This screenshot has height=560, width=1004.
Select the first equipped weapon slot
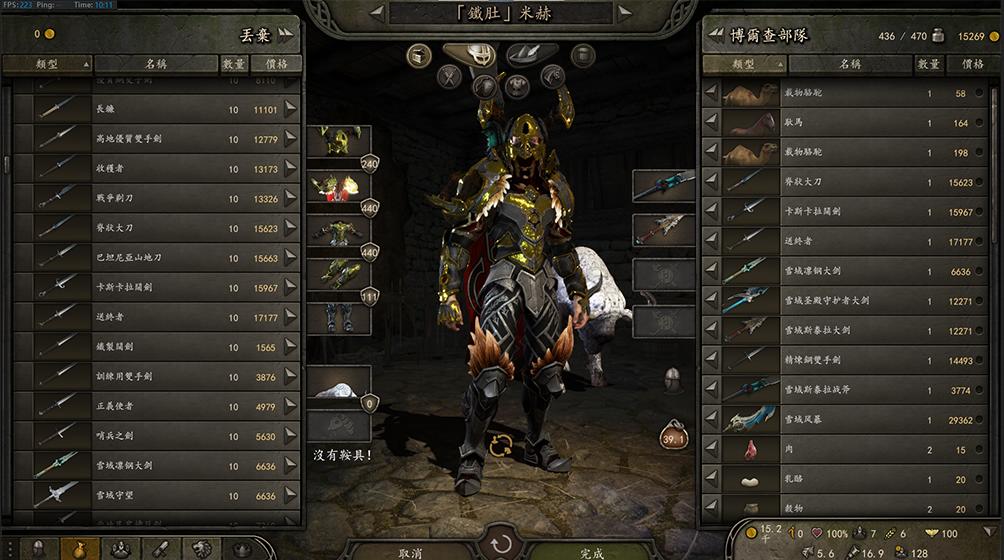pos(663,185)
